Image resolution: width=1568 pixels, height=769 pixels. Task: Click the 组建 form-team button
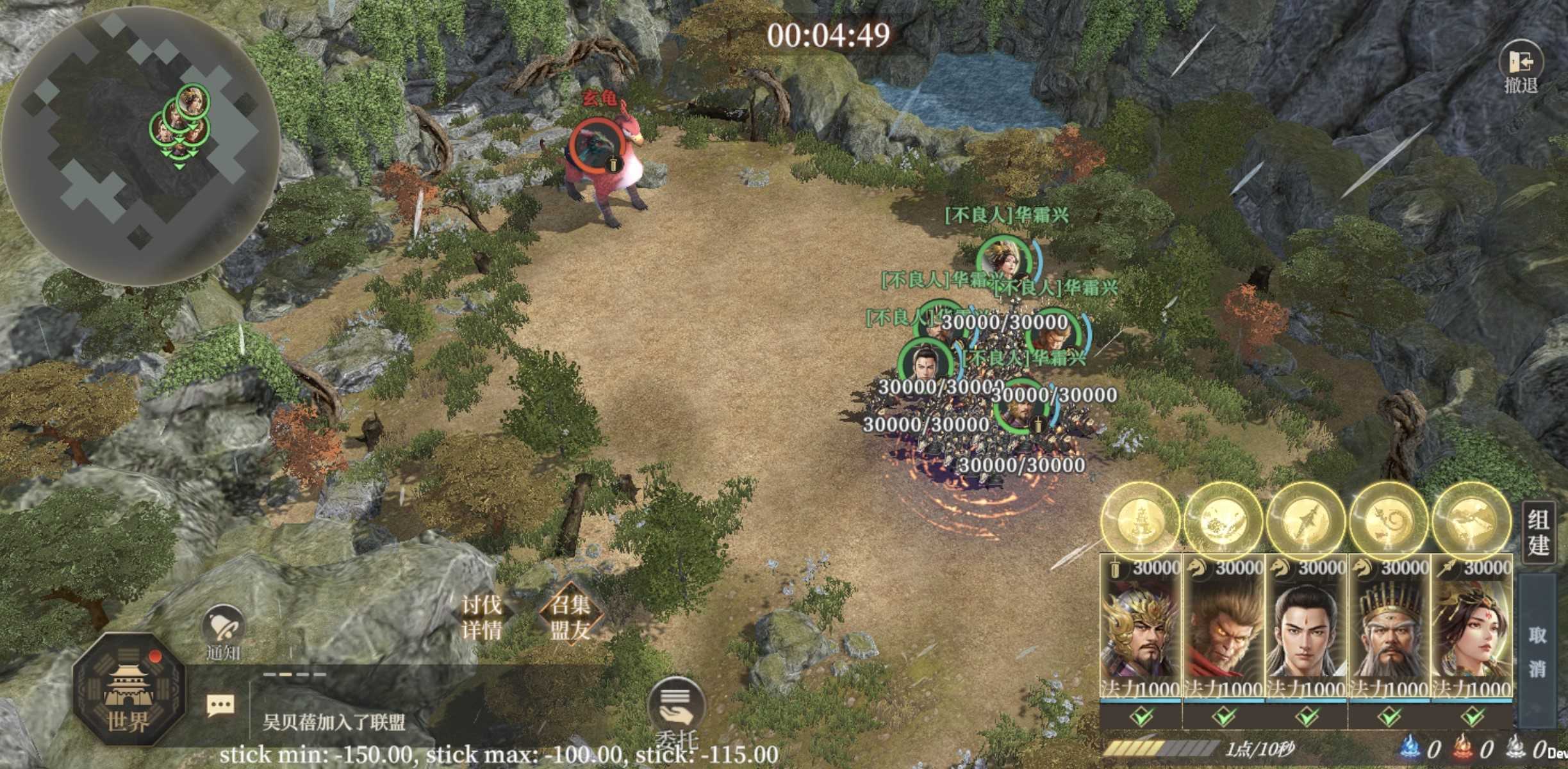tap(1538, 533)
